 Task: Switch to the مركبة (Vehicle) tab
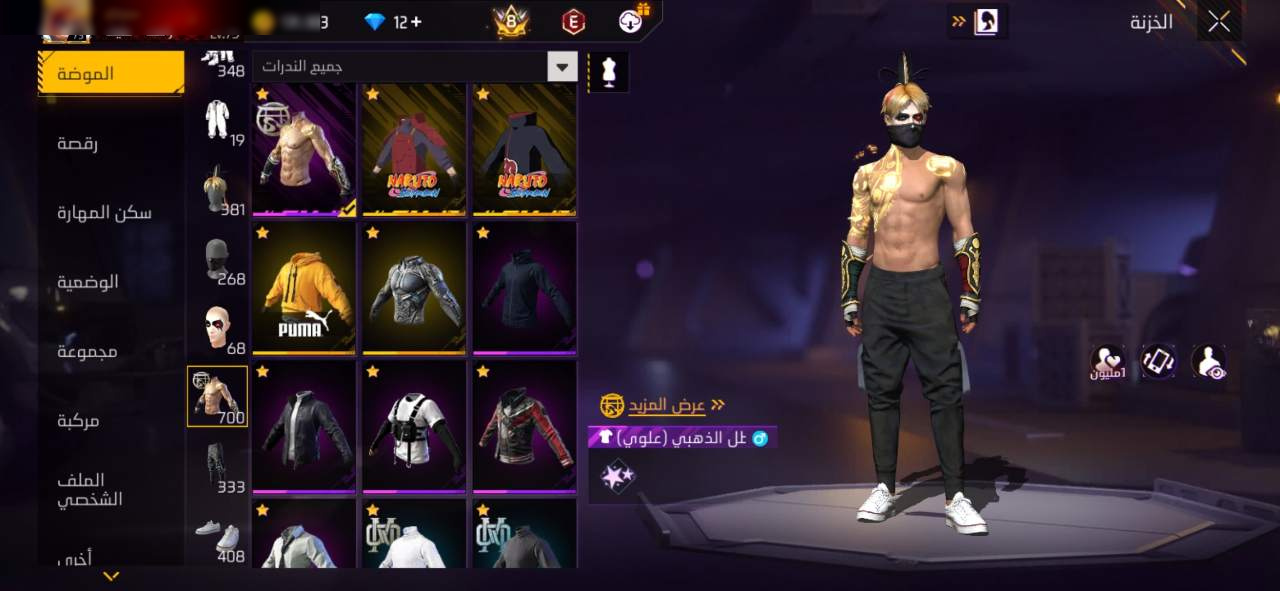click(77, 421)
